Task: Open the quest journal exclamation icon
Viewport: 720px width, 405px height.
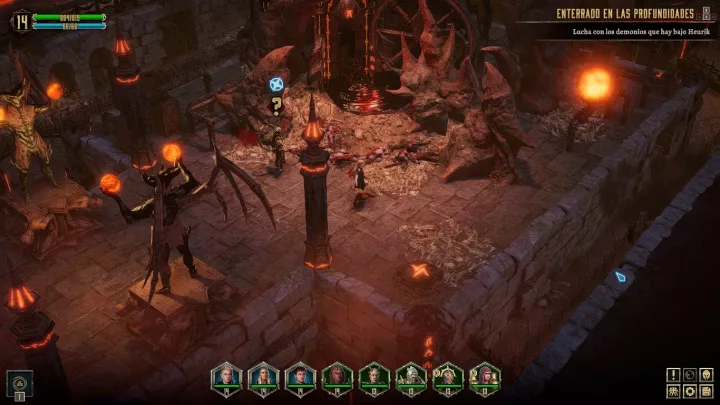Action: coord(673,375)
